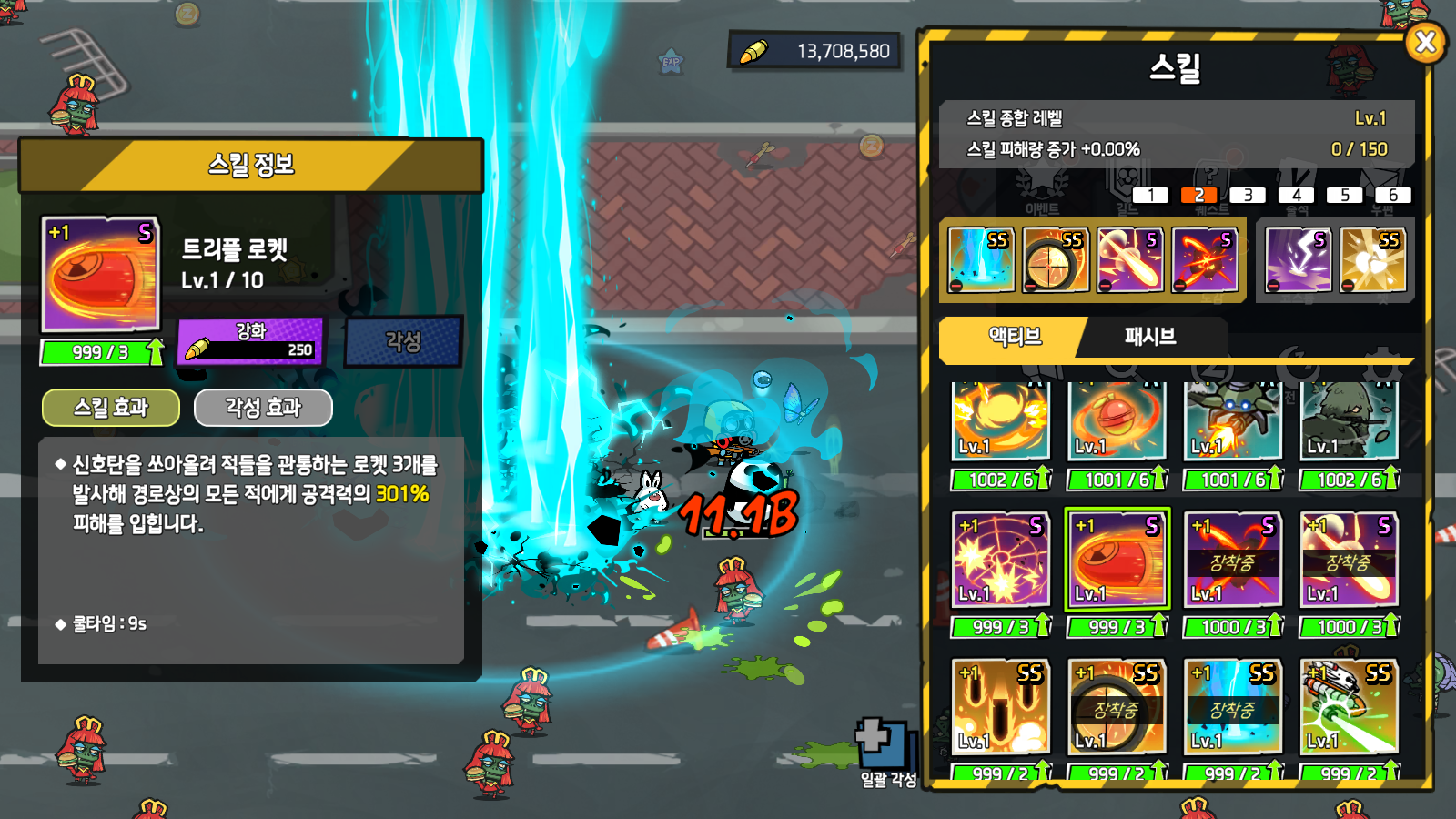1456x819 pixels.
Task: Open the 각성 효과 tab in the skill info panel
Action: point(262,407)
